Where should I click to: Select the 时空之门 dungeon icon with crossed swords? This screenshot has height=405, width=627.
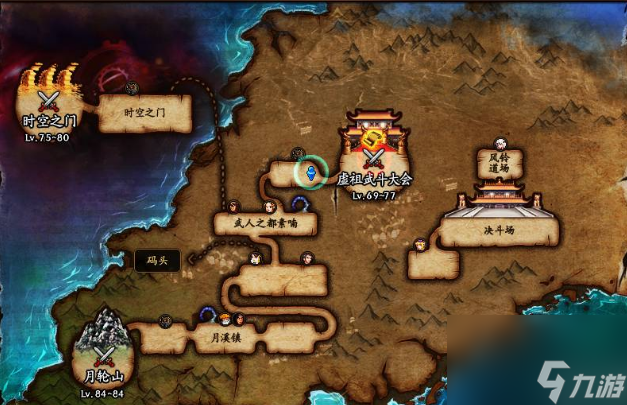click(48, 98)
